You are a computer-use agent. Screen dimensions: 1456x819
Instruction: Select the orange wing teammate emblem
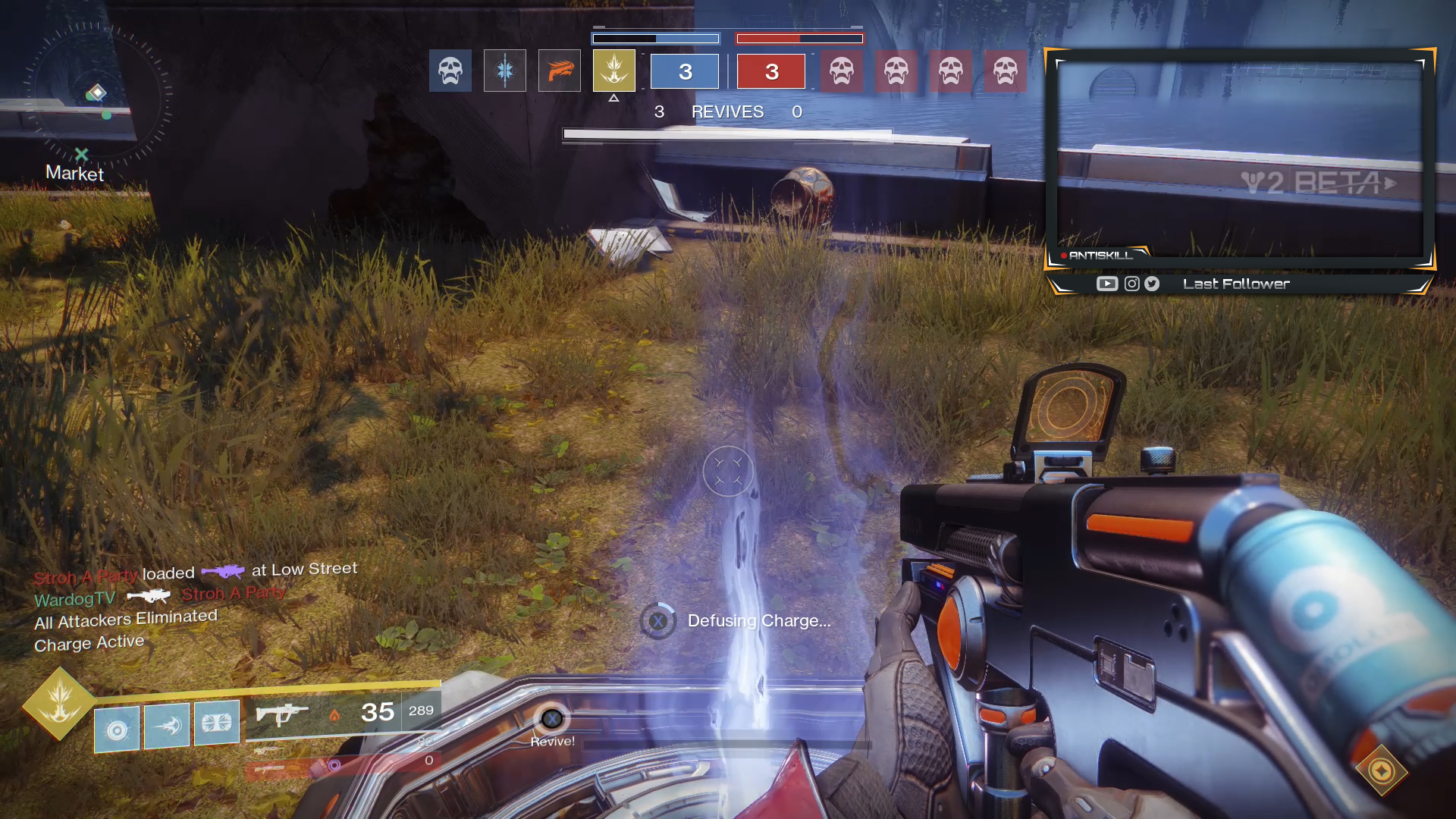coord(560,71)
